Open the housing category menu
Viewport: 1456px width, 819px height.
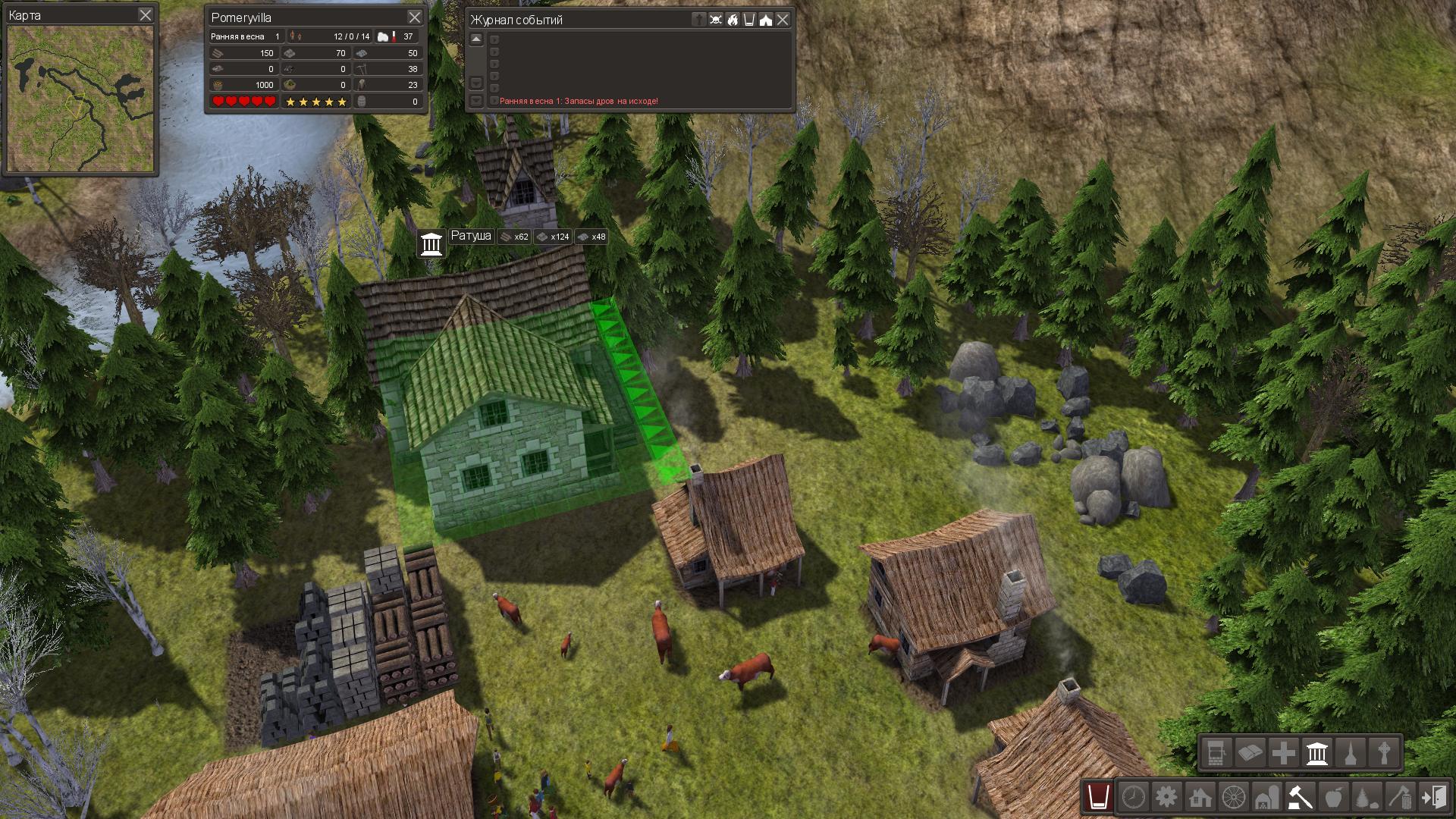1200,797
